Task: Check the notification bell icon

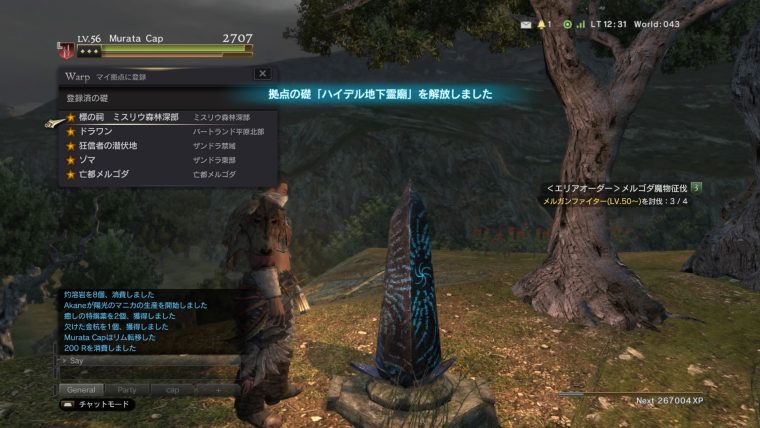Action: tap(543, 24)
